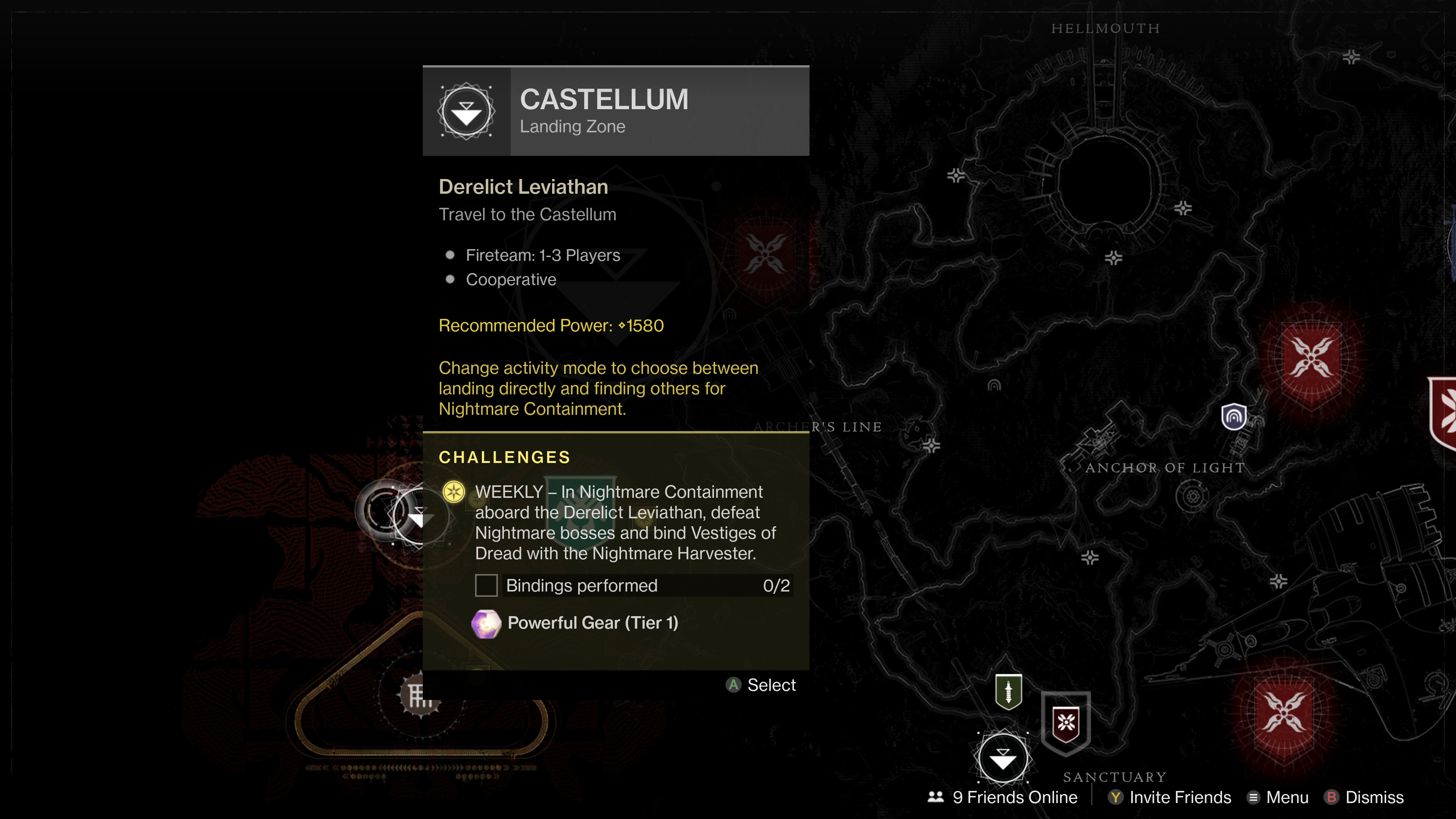Click the Powerful Gear engram icon
This screenshot has height=819, width=1456.
[487, 623]
